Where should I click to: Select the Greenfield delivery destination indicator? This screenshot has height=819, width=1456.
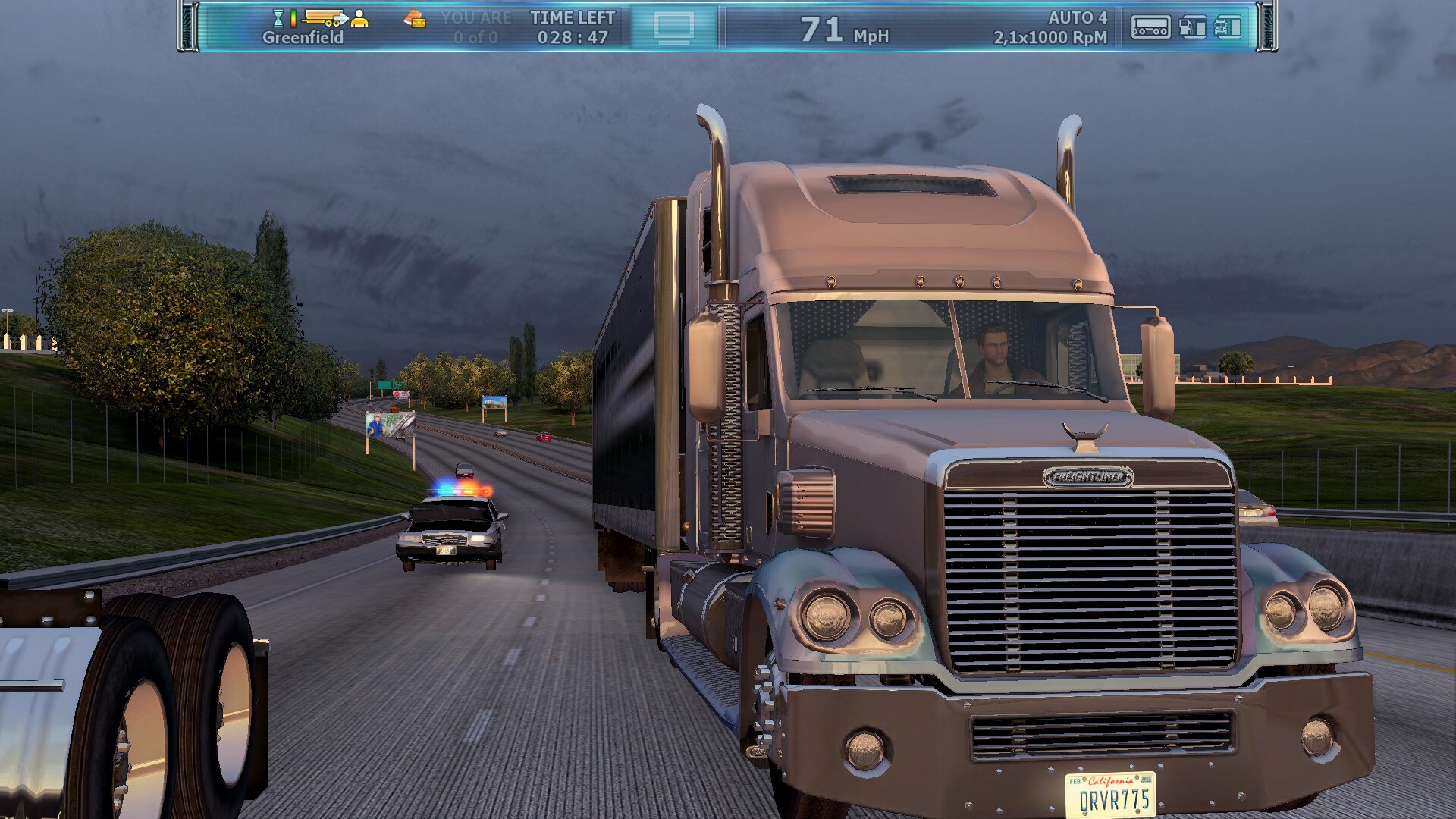tap(303, 37)
